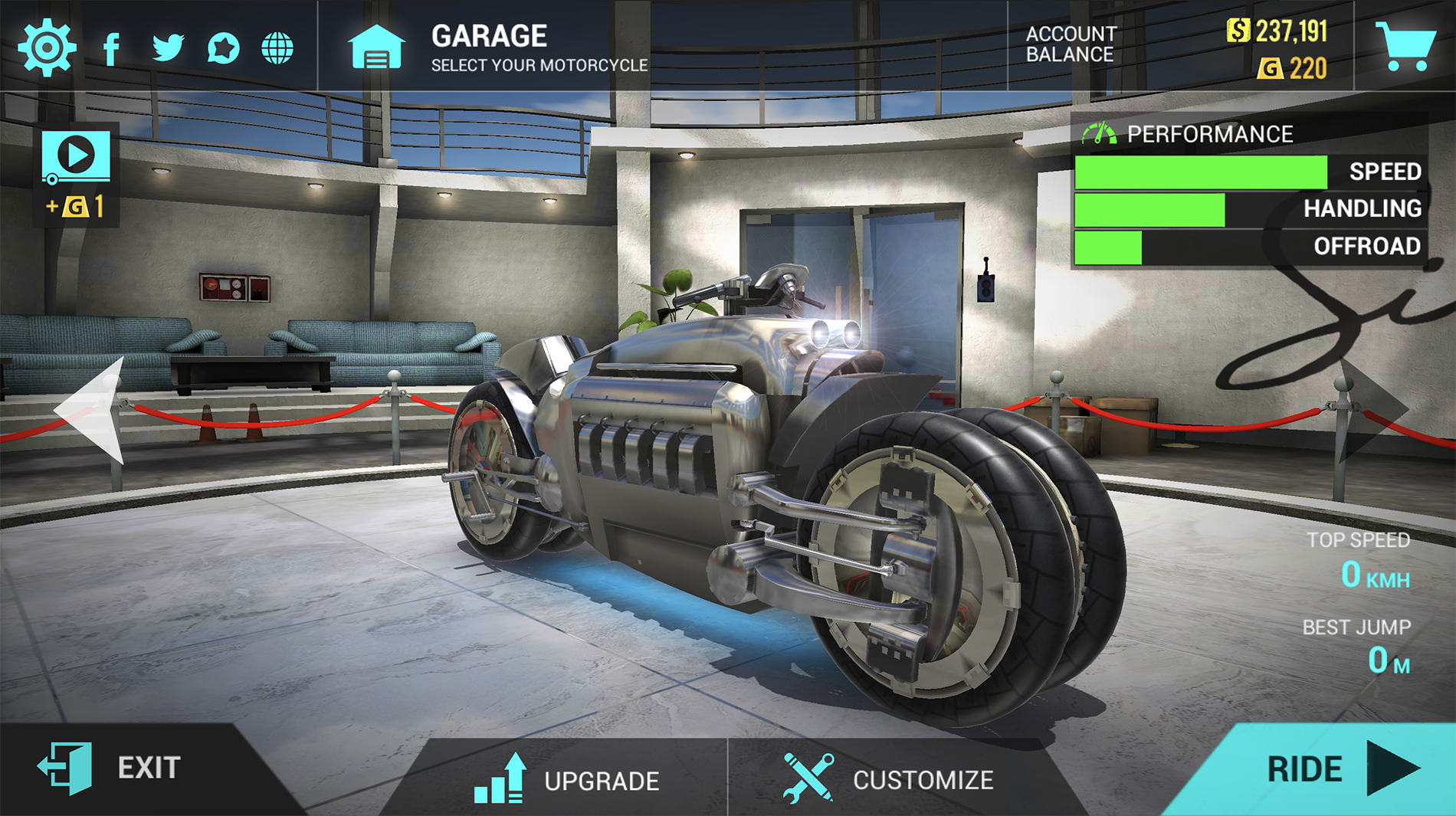Click the gold coin balance icon
The height and width of the screenshot is (816, 1456).
click(1271, 67)
